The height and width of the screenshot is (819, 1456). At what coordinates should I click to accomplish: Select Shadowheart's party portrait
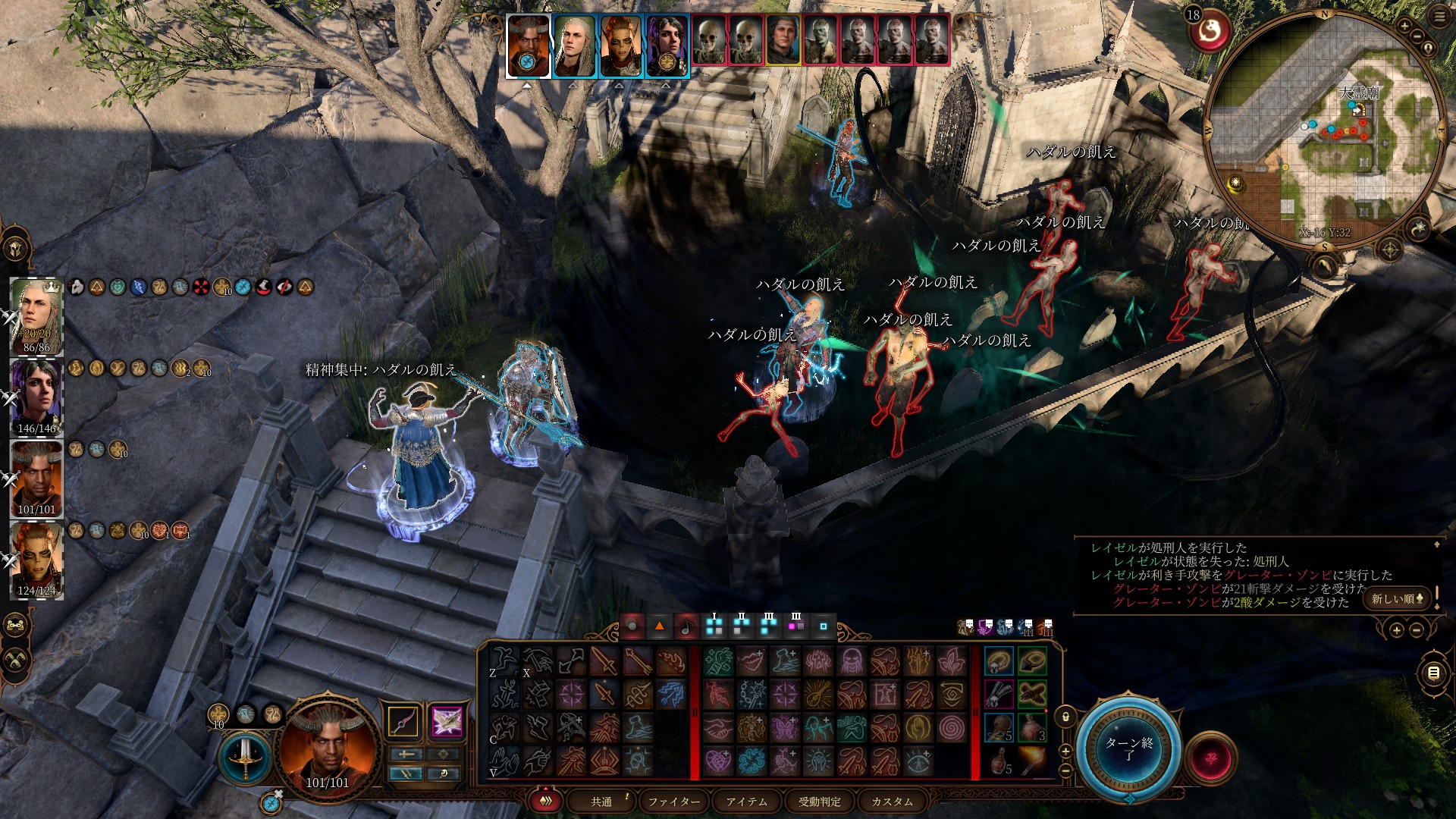tap(36, 397)
